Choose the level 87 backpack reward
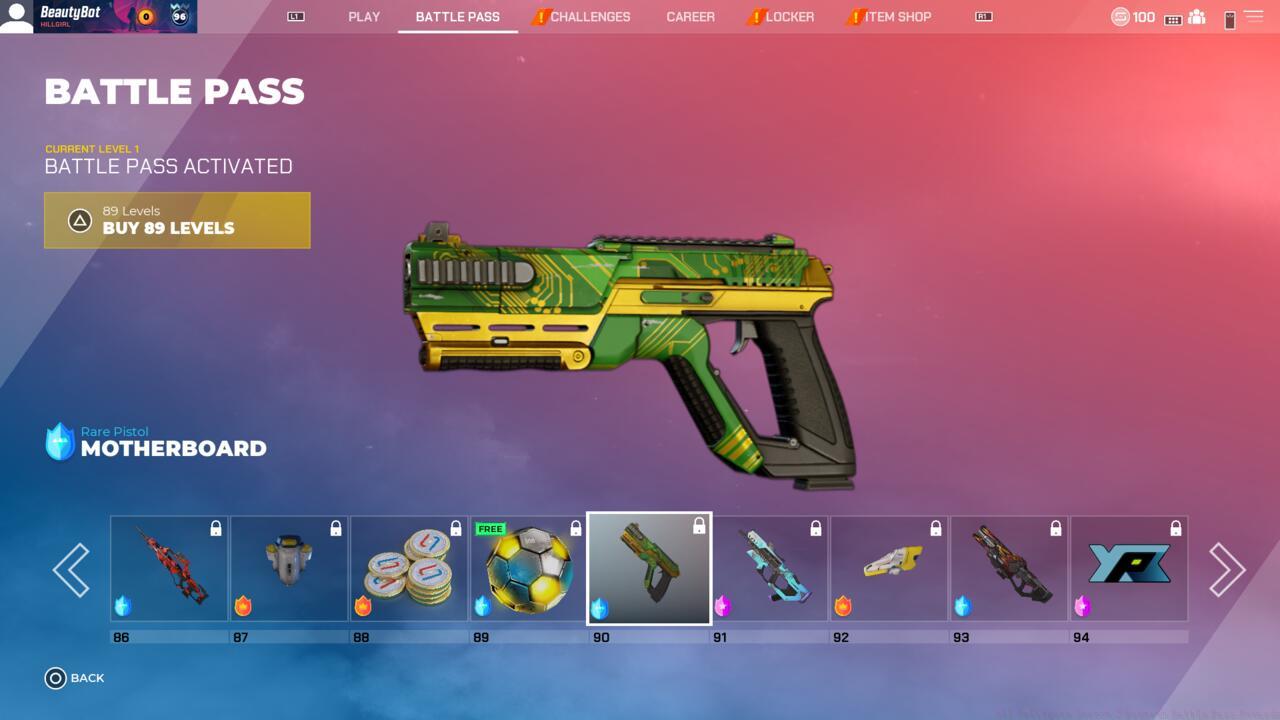1280x720 pixels. [289, 569]
